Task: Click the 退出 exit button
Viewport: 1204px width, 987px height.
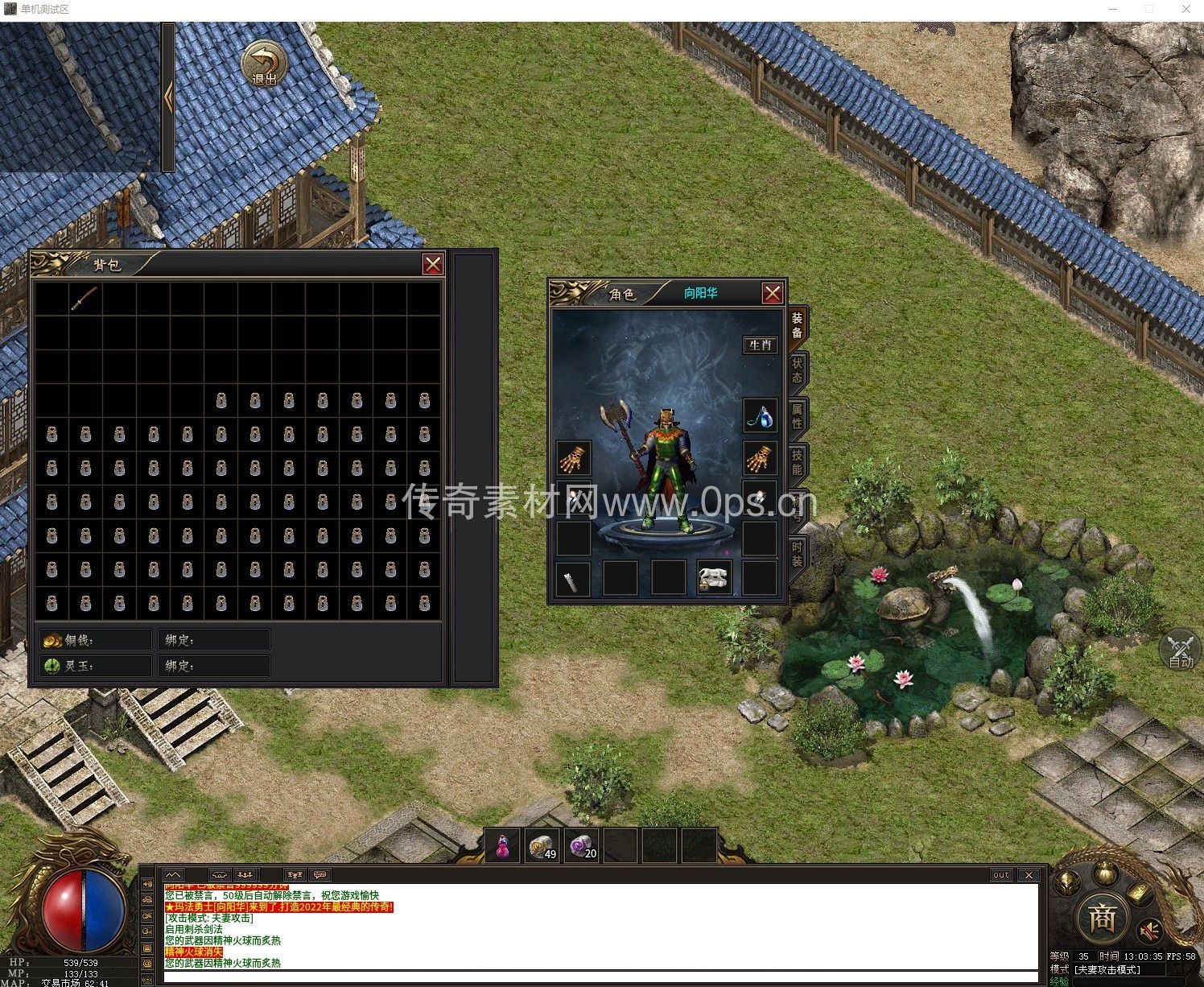Action: click(x=264, y=64)
